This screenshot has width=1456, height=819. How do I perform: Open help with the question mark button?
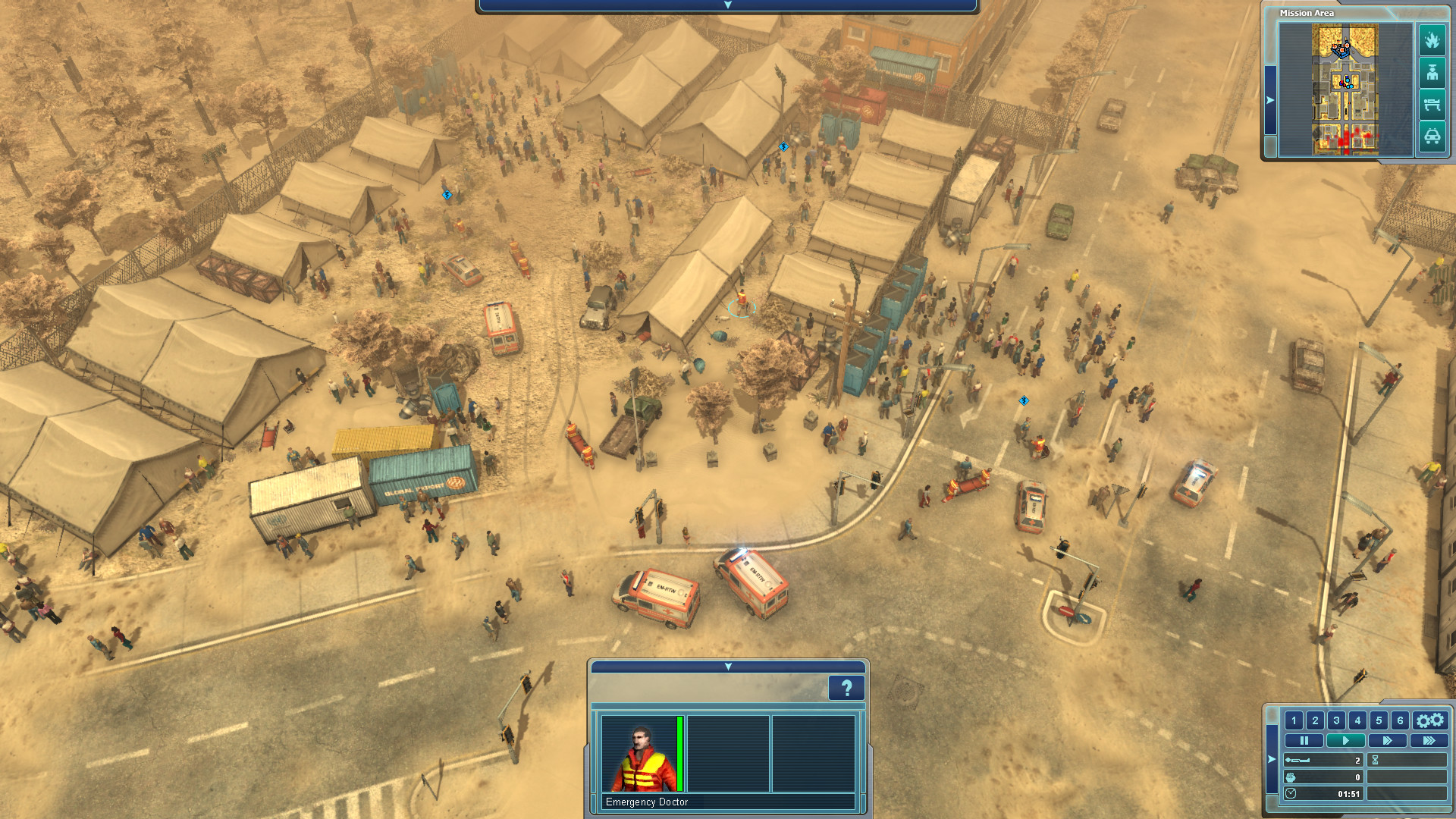pos(846,689)
